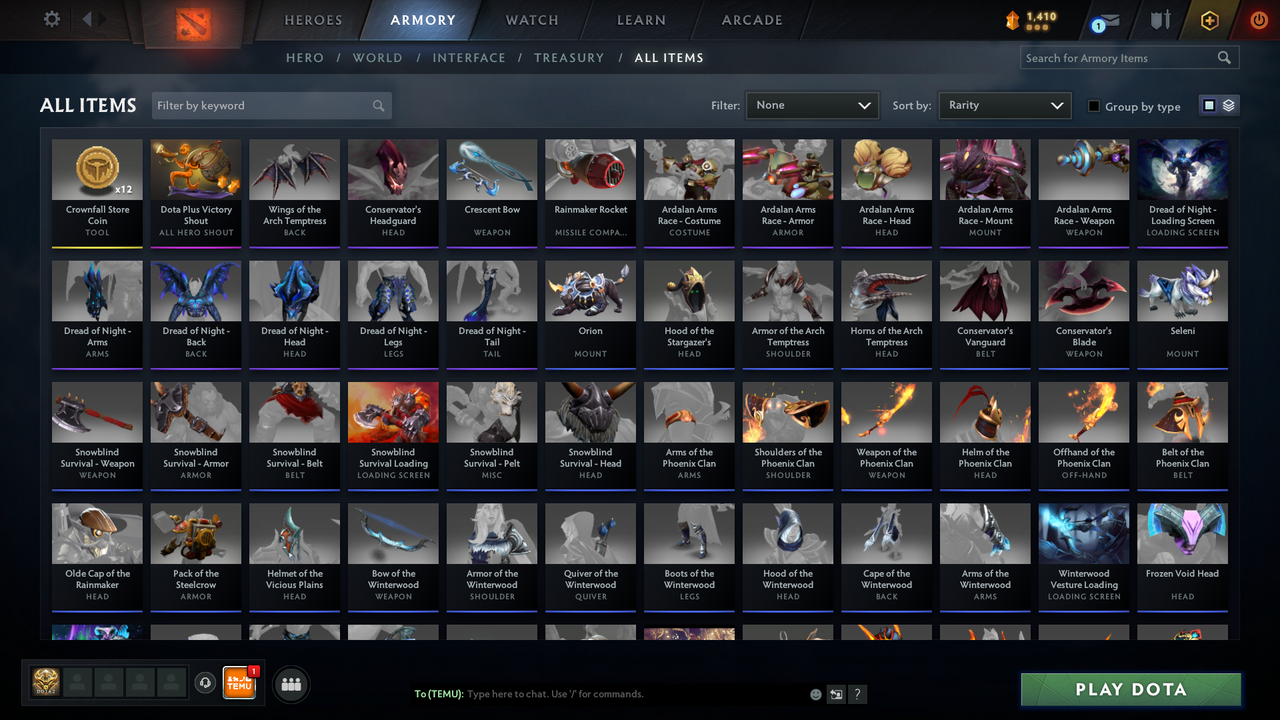
Task: Click the power button to exit
Action: [x=1259, y=19]
